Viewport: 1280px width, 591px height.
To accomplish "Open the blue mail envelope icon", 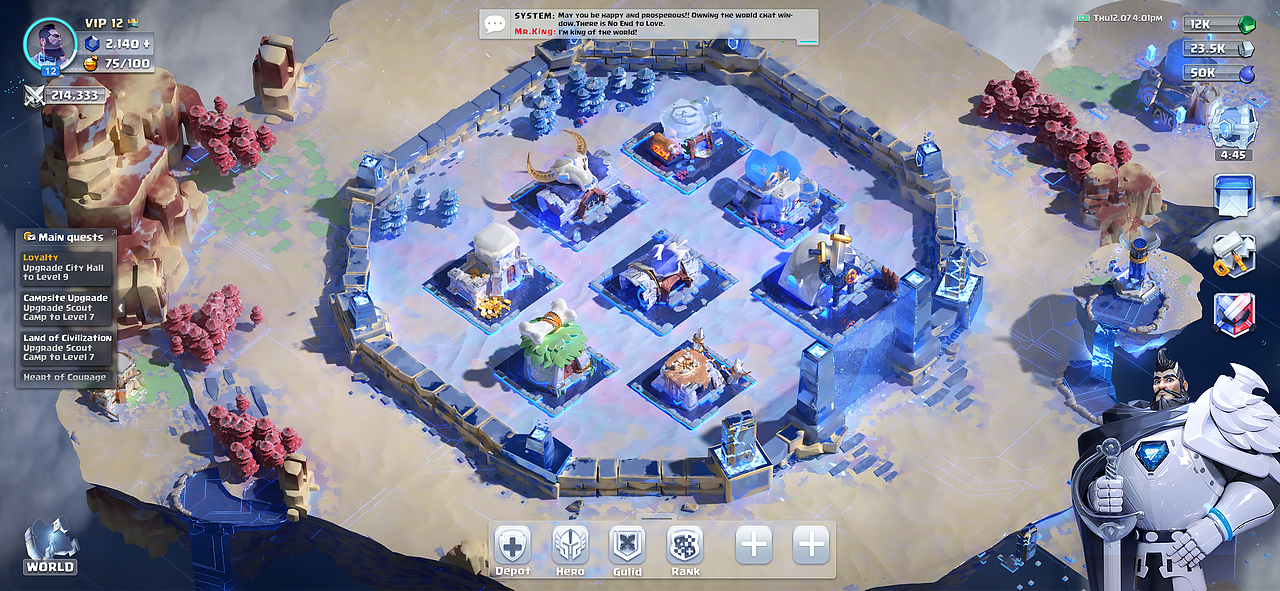I will (1233, 194).
